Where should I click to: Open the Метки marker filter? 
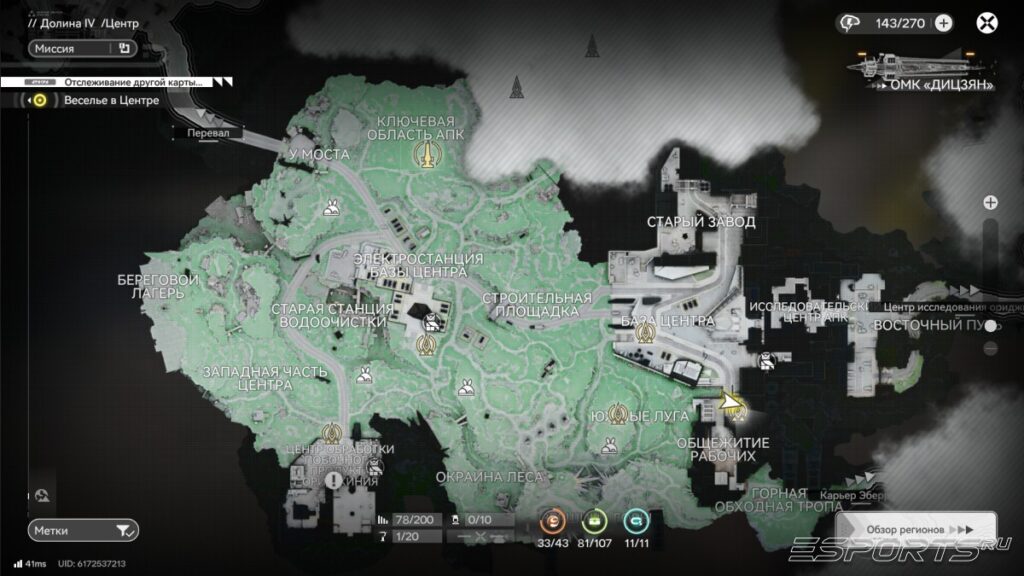(82, 530)
